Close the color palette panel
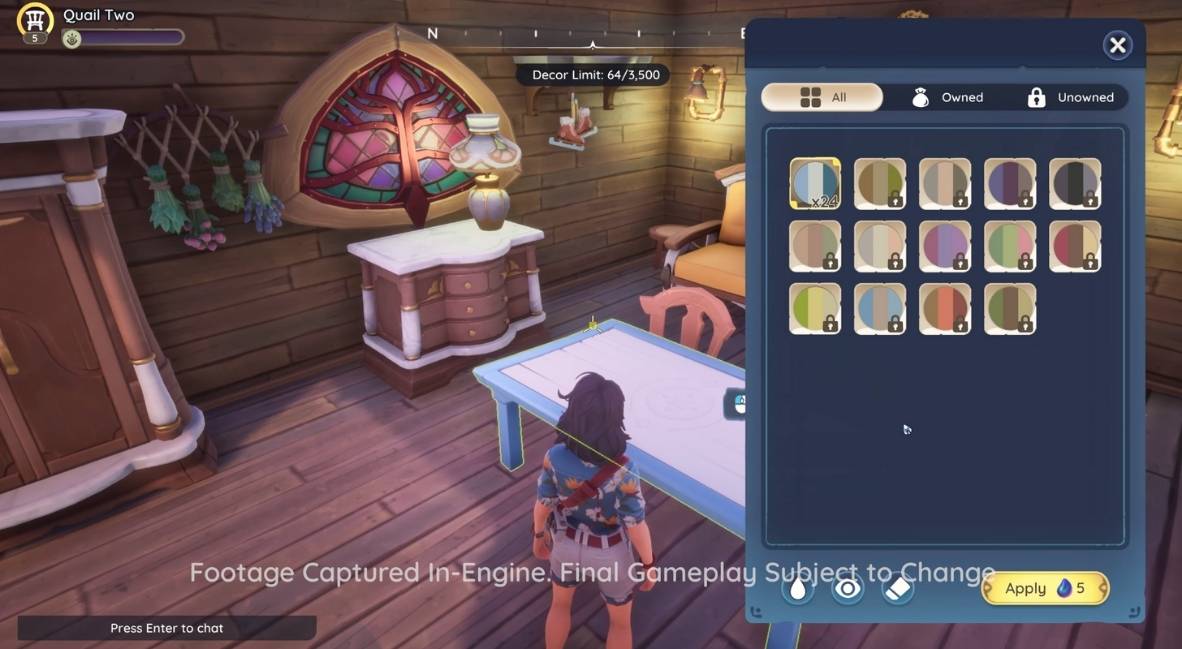The image size is (1182, 649). pos(1117,45)
